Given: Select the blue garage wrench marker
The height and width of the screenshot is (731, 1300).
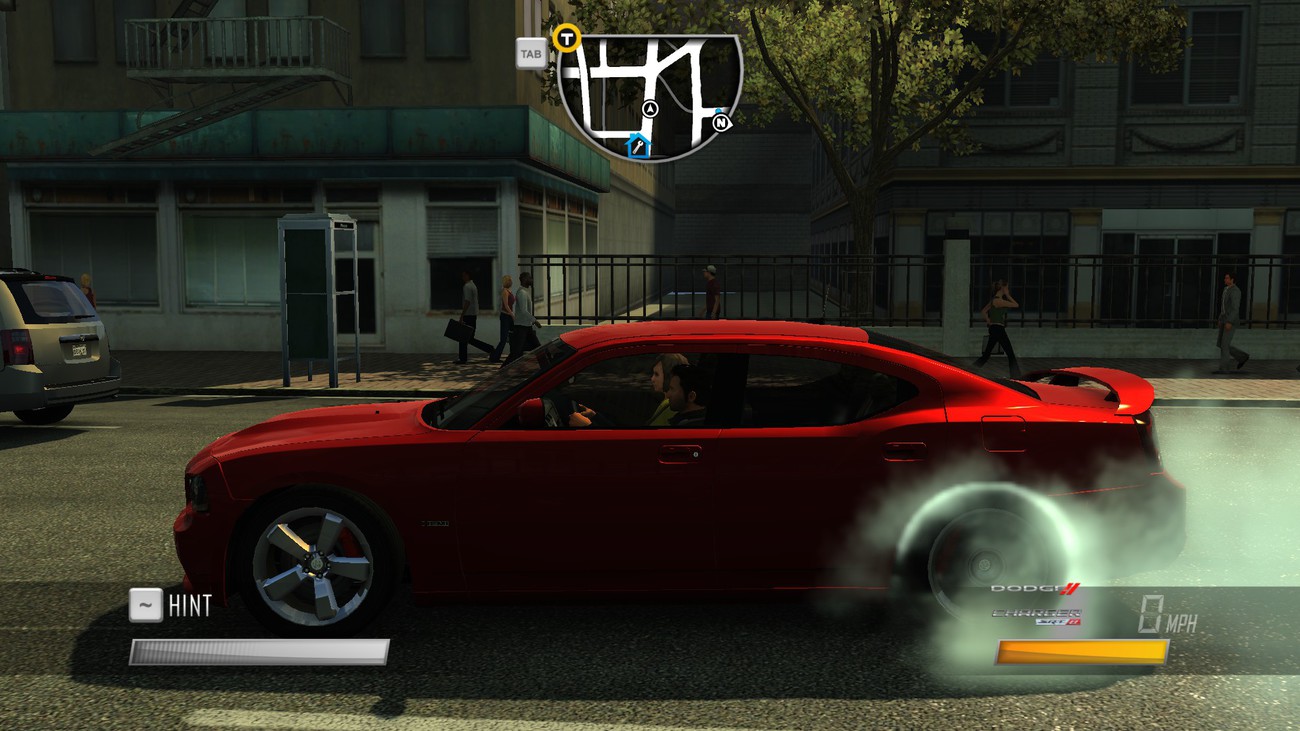Looking at the screenshot, I should (638, 148).
